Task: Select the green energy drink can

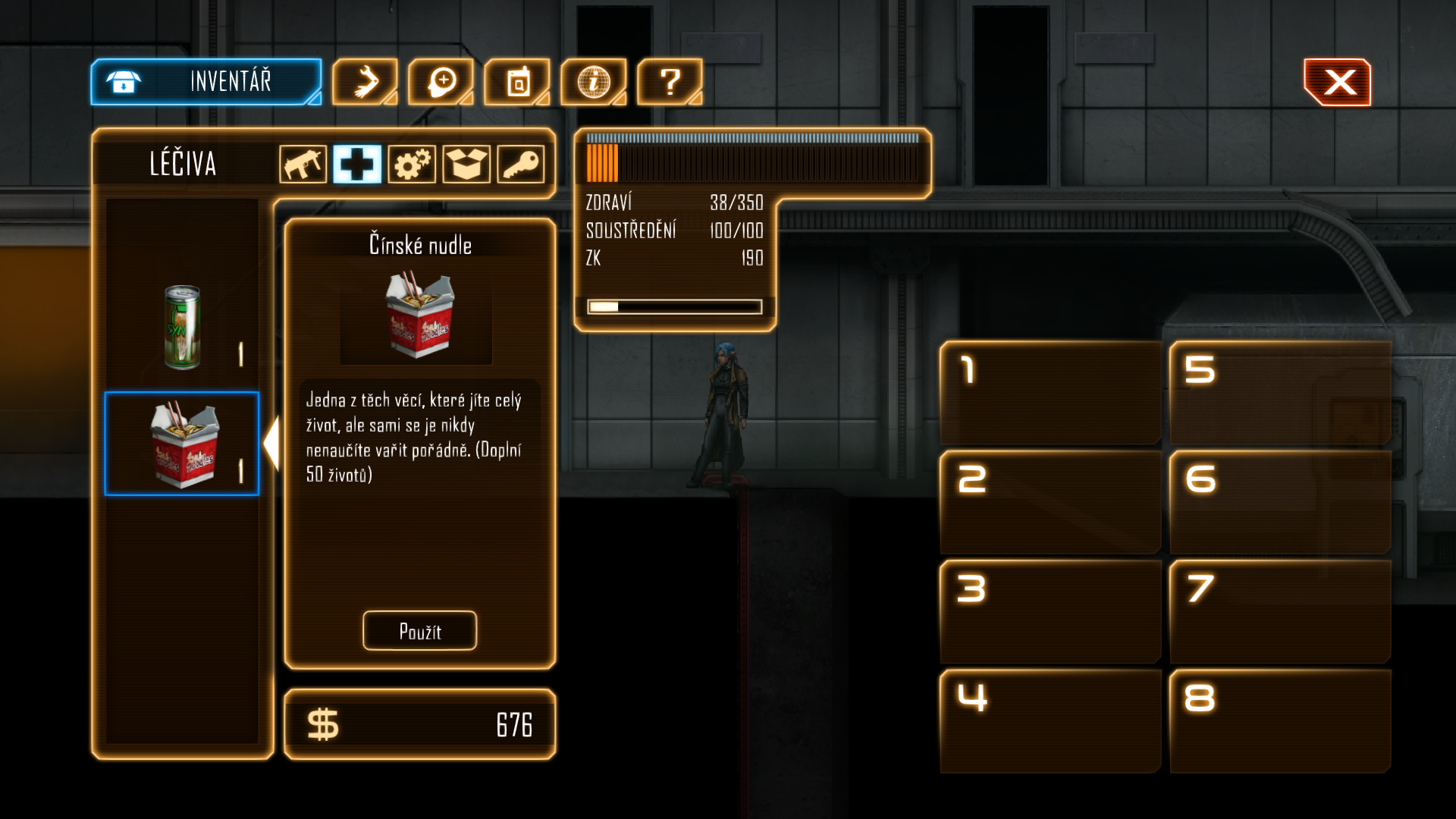Action: pyautogui.click(x=182, y=328)
